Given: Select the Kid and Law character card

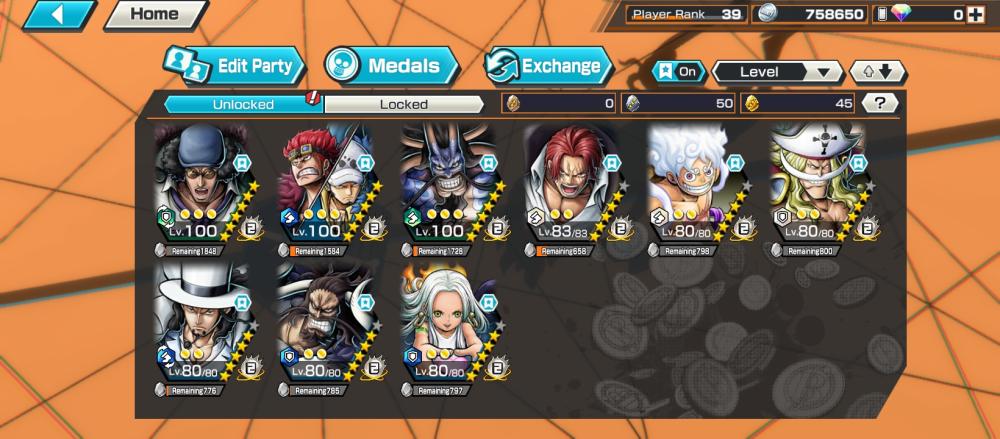Looking at the screenshot, I should click(x=324, y=187).
